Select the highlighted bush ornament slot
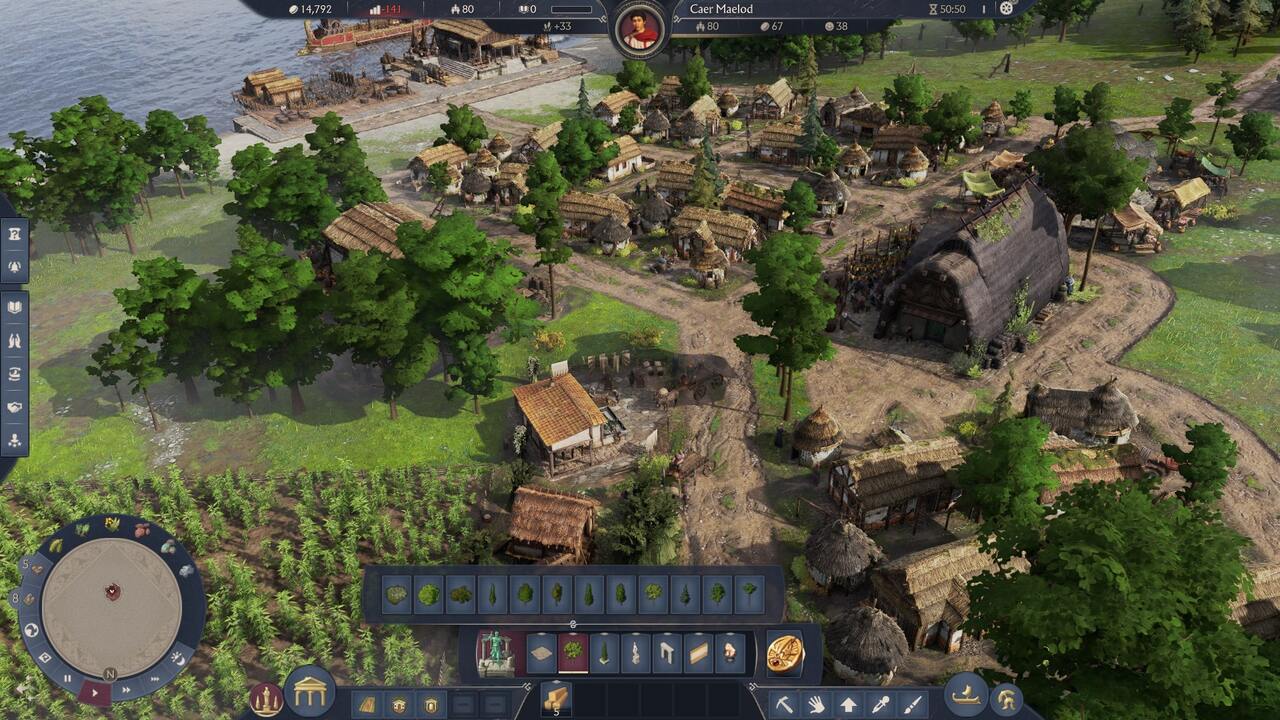 click(573, 654)
